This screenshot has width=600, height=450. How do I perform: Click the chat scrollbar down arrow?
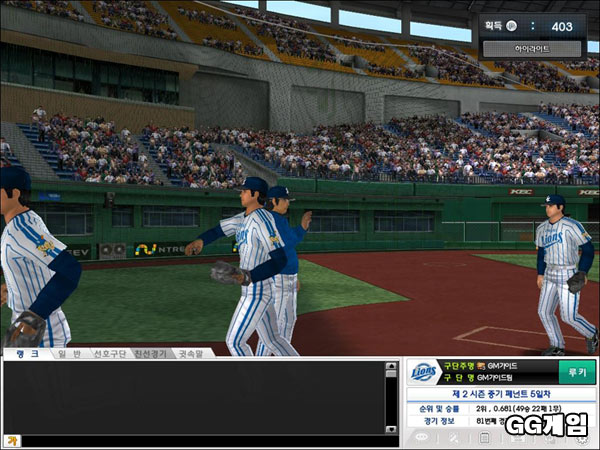[x=391, y=426]
